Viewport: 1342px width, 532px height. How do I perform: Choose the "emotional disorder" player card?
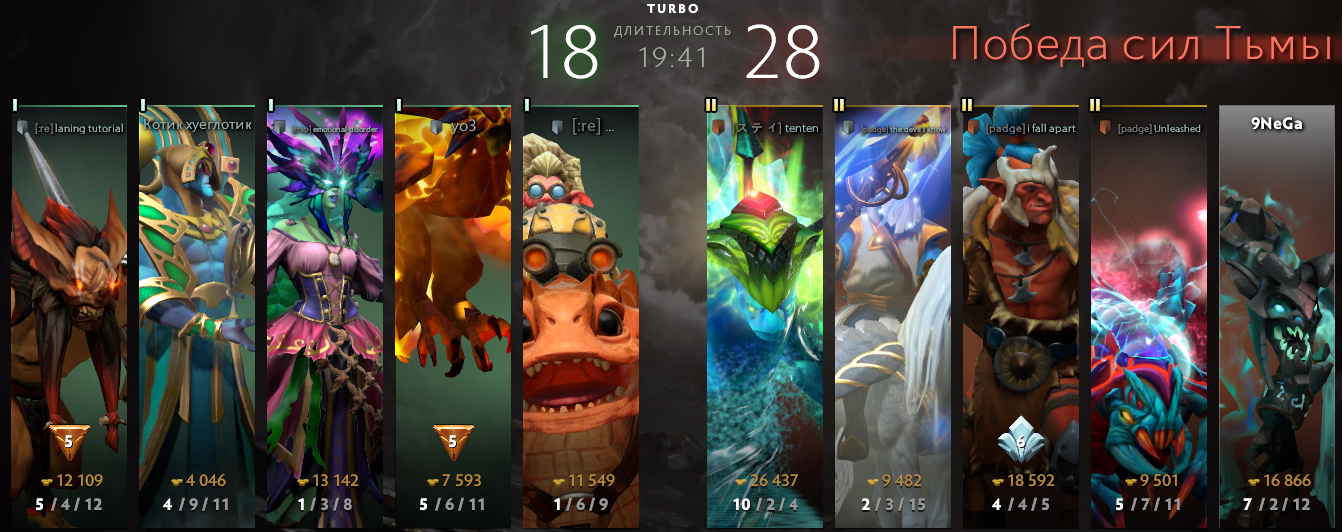tap(325, 300)
